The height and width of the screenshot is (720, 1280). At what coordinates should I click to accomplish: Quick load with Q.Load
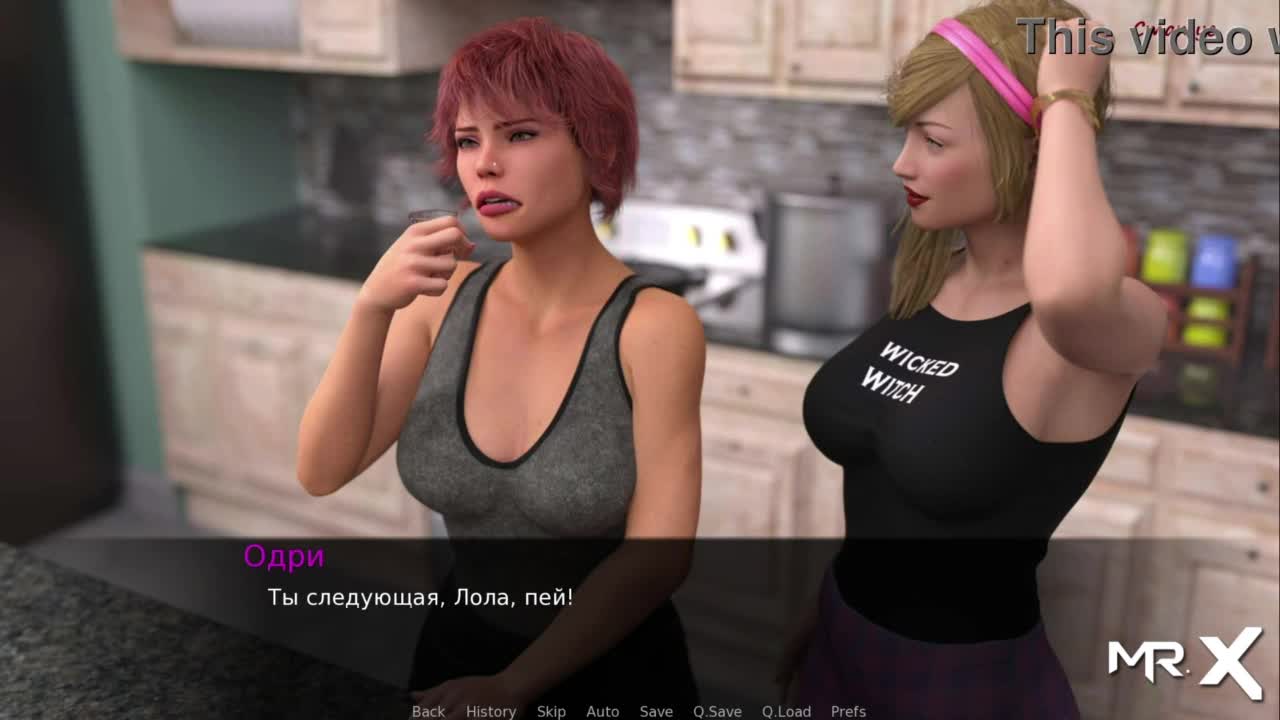click(786, 711)
